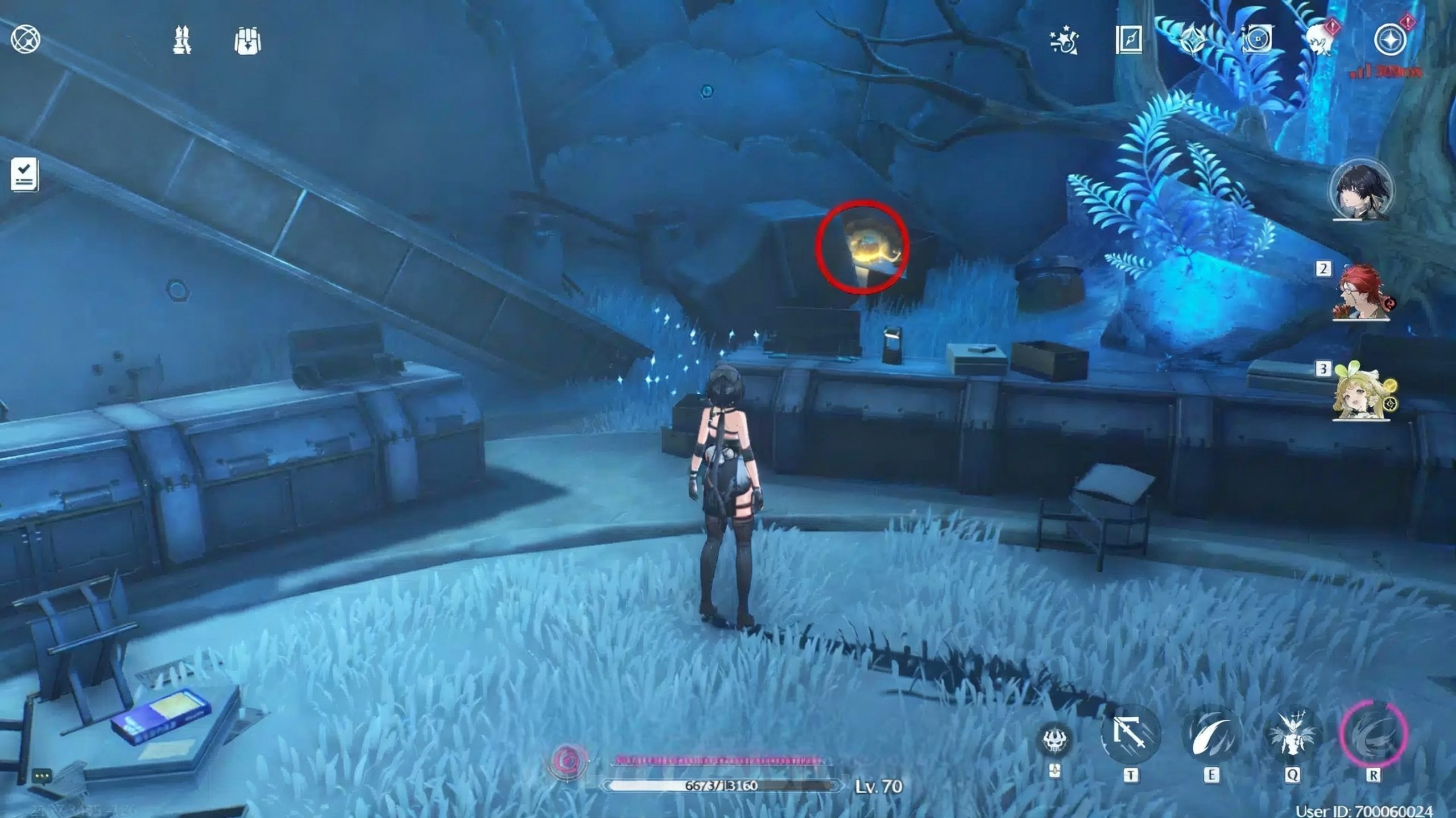
Task: Open the globe map icon
Action: click(x=26, y=40)
